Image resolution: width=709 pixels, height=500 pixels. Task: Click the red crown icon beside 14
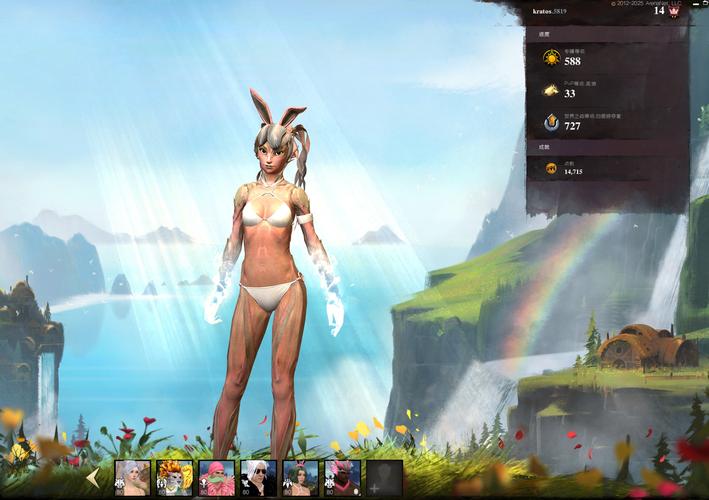pyautogui.click(x=674, y=11)
